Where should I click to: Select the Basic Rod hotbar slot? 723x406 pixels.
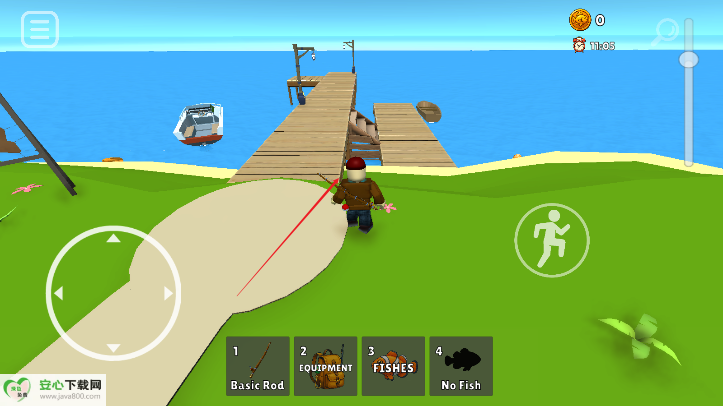258,366
